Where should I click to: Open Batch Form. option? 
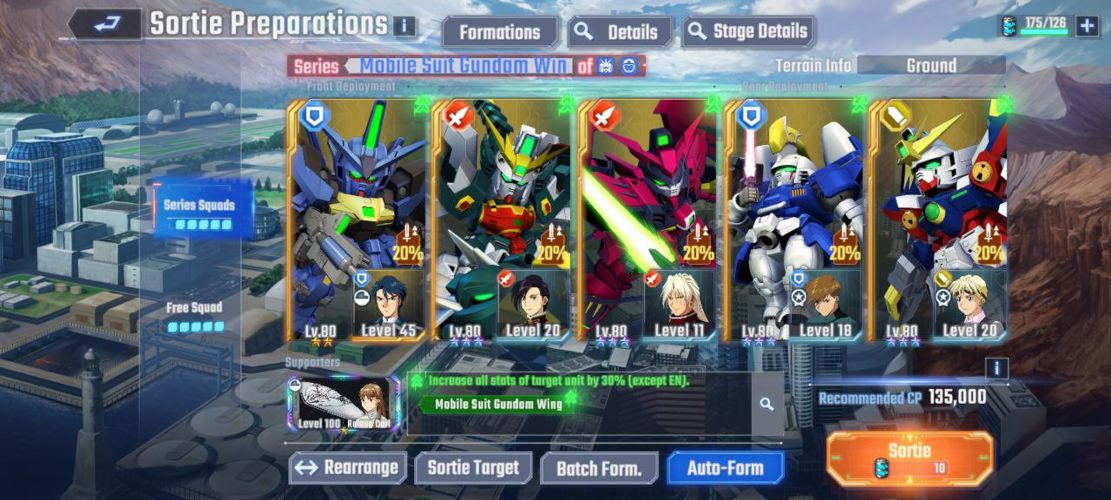point(599,467)
